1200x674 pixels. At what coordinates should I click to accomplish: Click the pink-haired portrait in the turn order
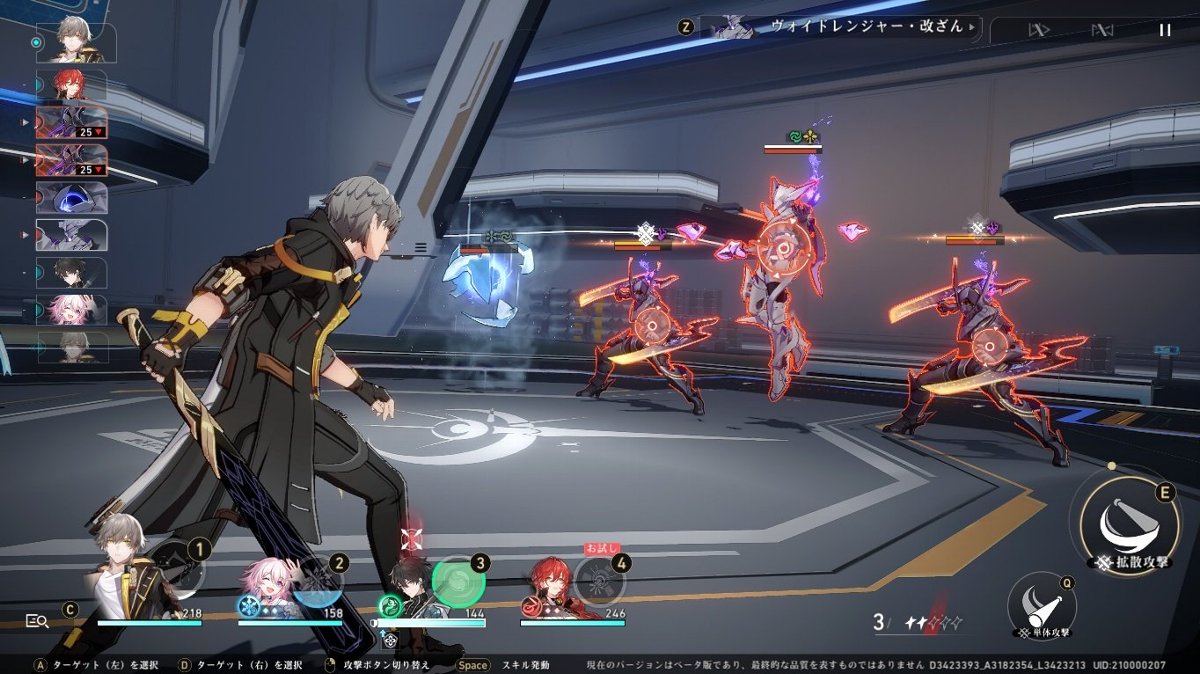(x=72, y=310)
